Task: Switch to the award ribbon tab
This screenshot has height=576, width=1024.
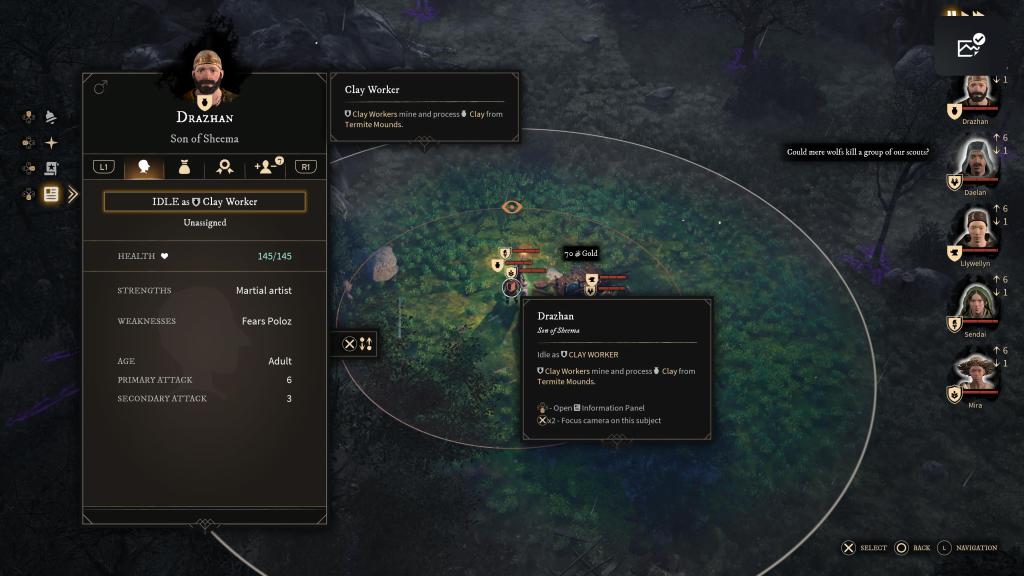Action: 225,167
